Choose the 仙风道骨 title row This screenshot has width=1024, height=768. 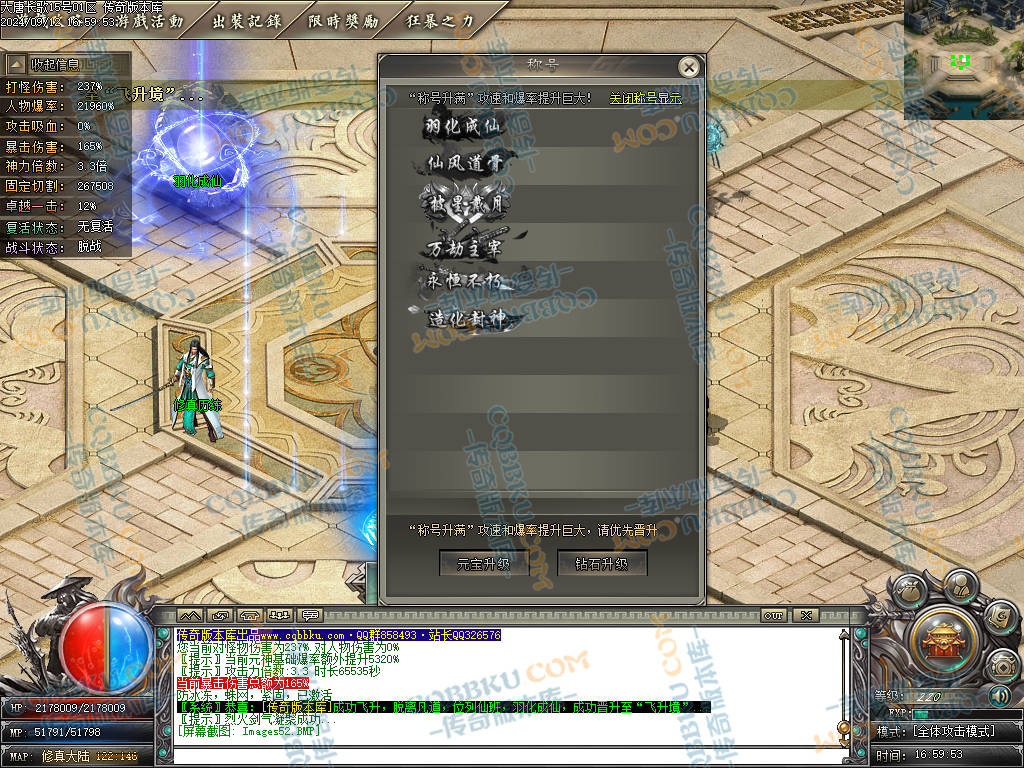point(464,163)
